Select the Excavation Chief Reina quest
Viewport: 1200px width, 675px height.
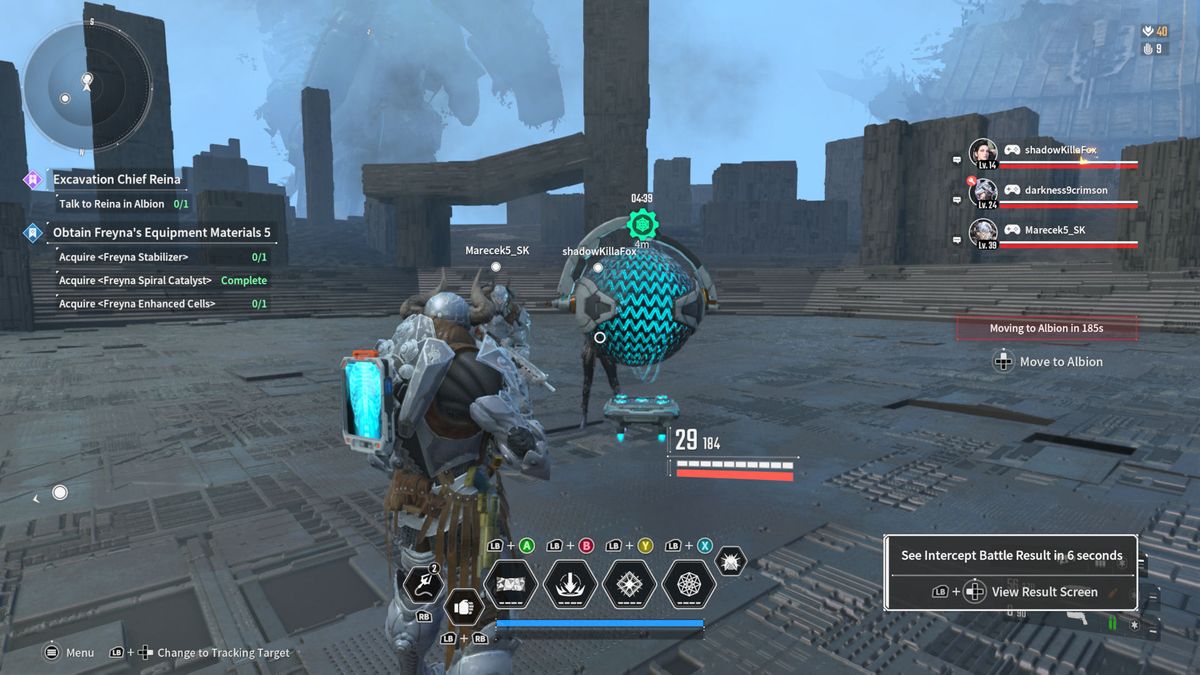tap(117, 180)
